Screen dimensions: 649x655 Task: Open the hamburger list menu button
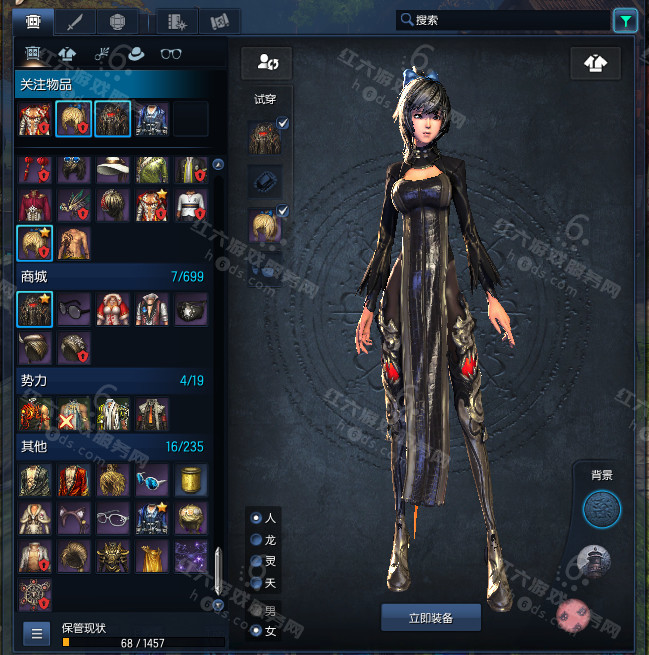point(36,633)
